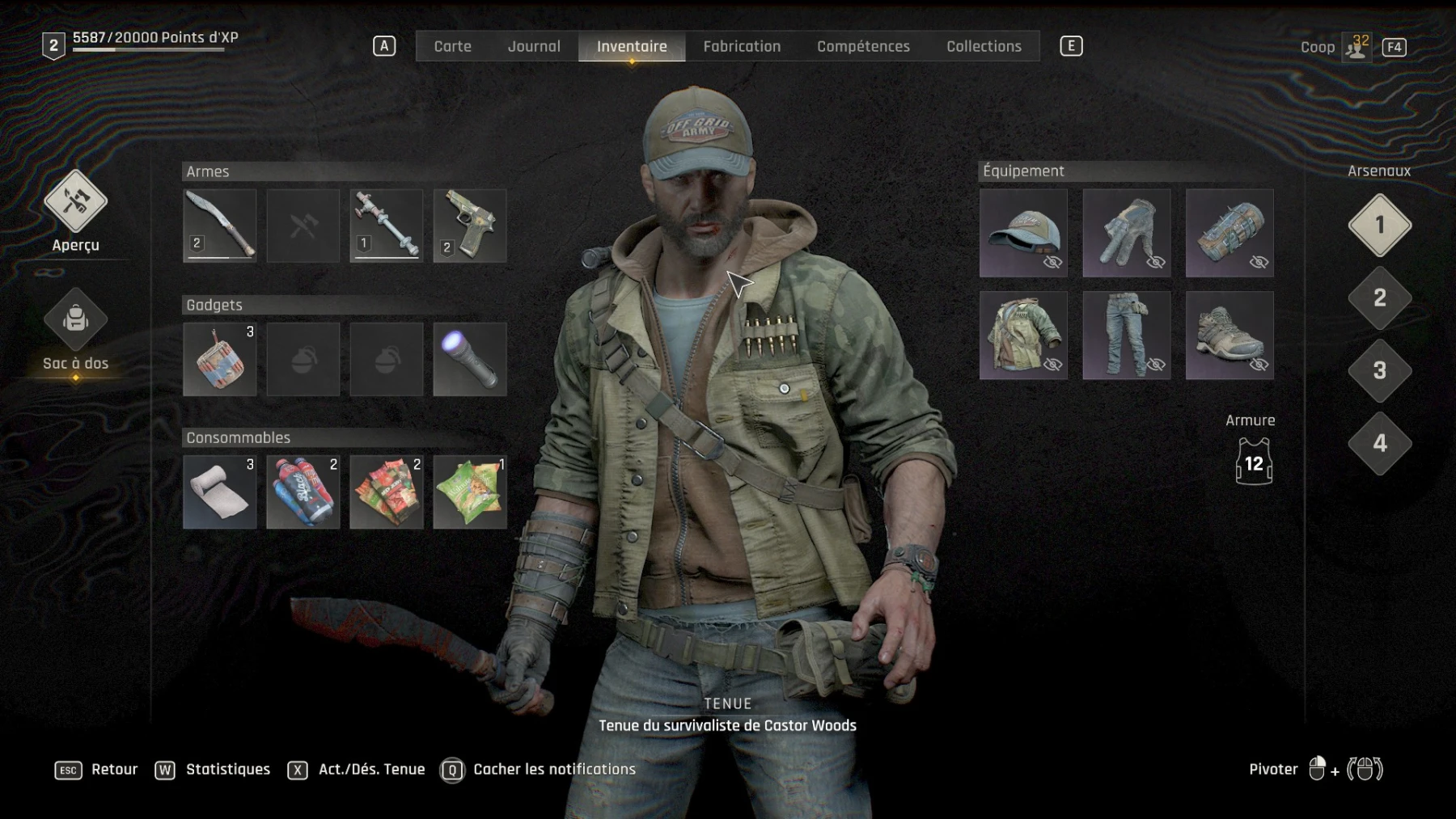Toggle visibility of the equipped gloves

click(x=1155, y=262)
